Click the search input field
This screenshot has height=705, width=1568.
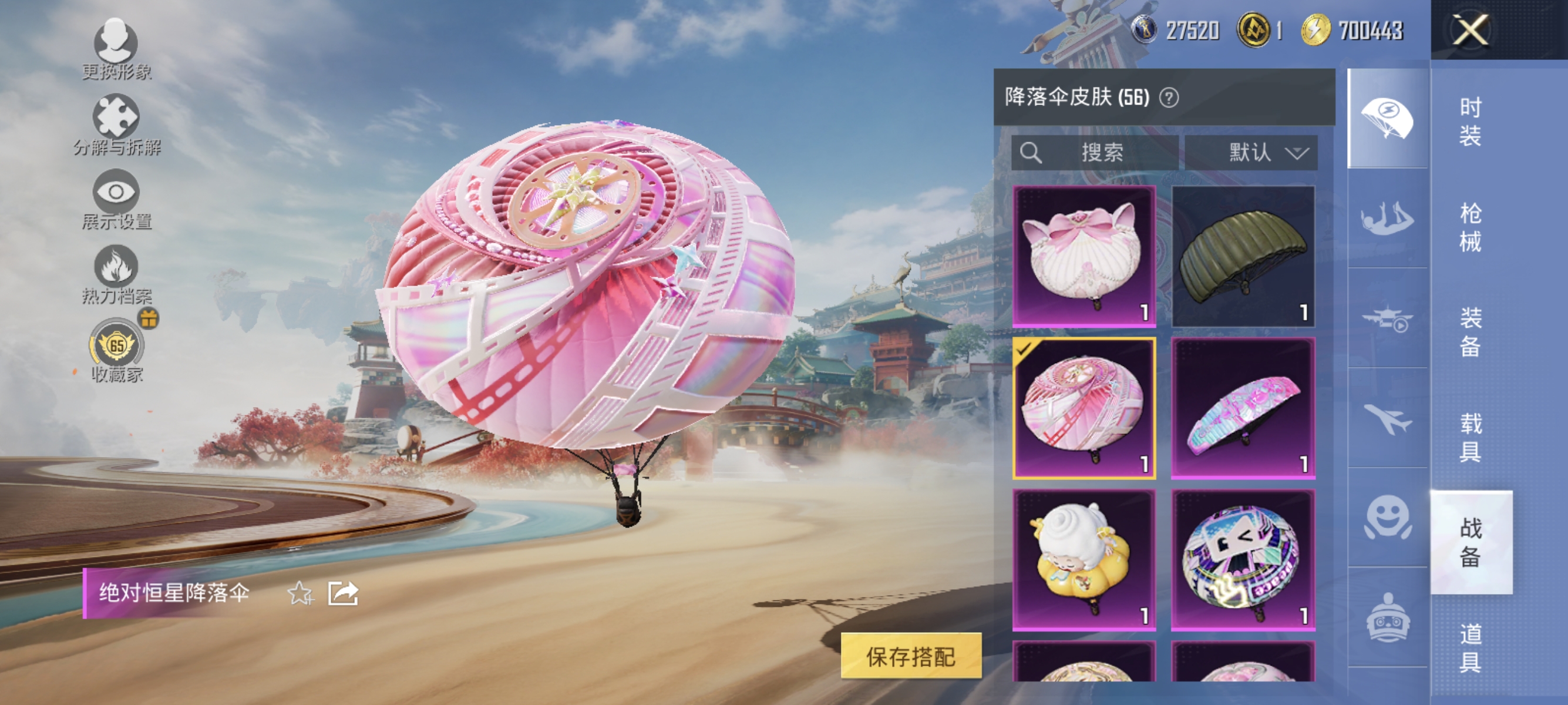point(1096,153)
